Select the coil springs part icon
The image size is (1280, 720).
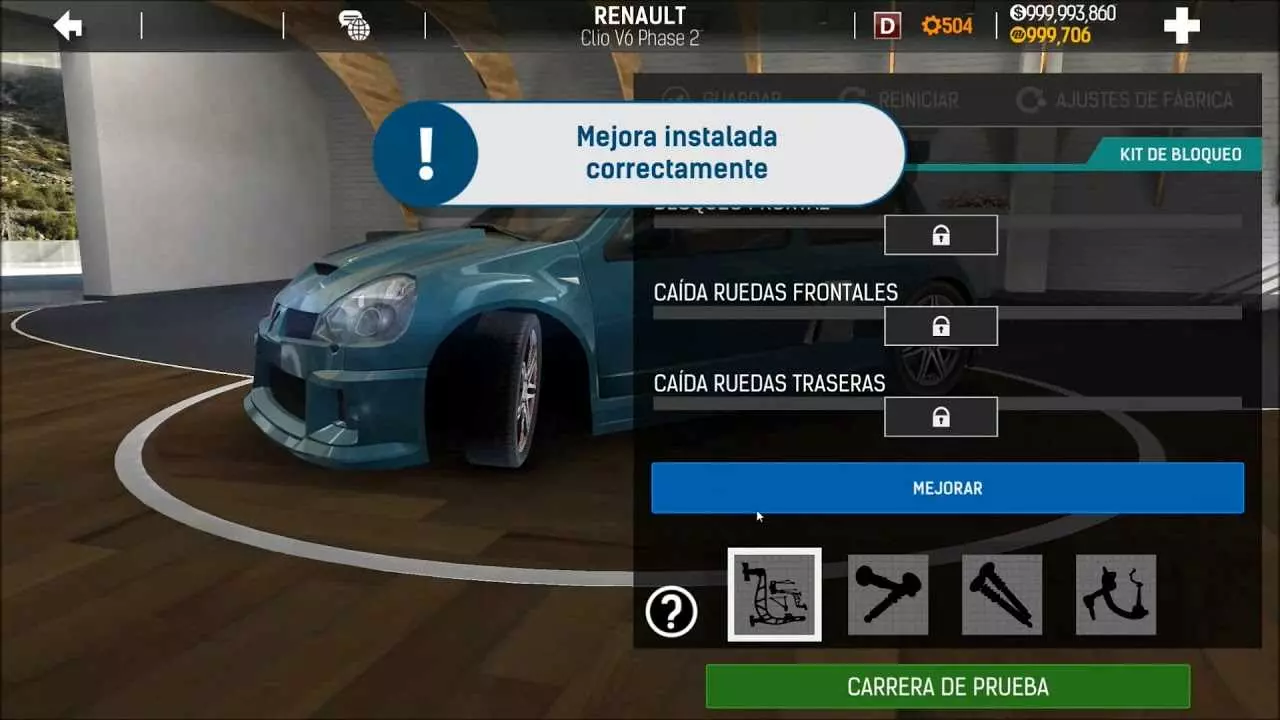[x=1002, y=594]
